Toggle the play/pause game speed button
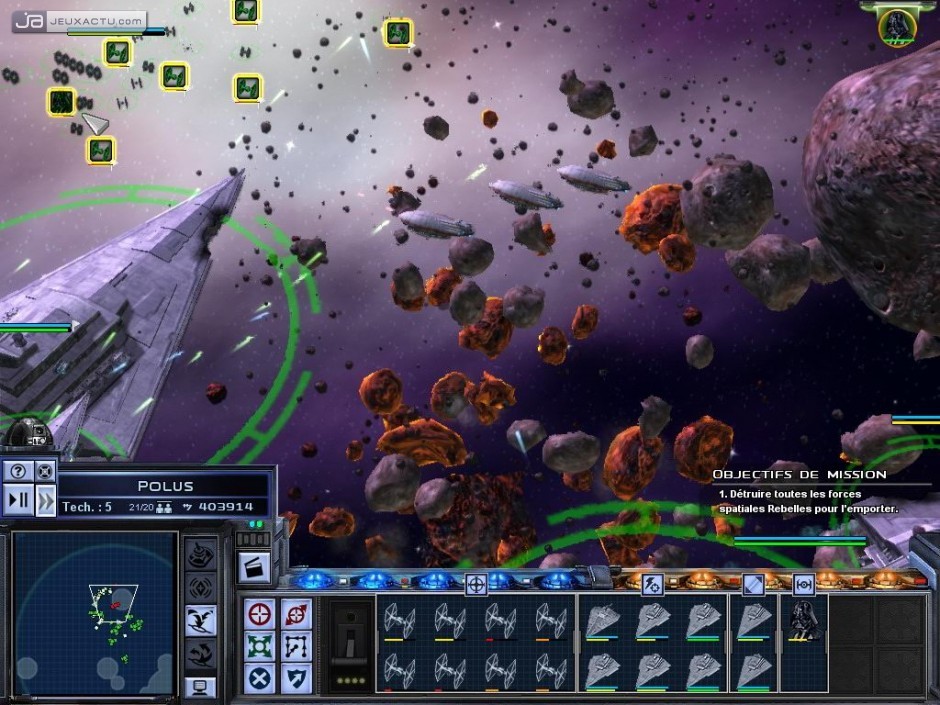The height and width of the screenshot is (705, 940). [x=19, y=499]
